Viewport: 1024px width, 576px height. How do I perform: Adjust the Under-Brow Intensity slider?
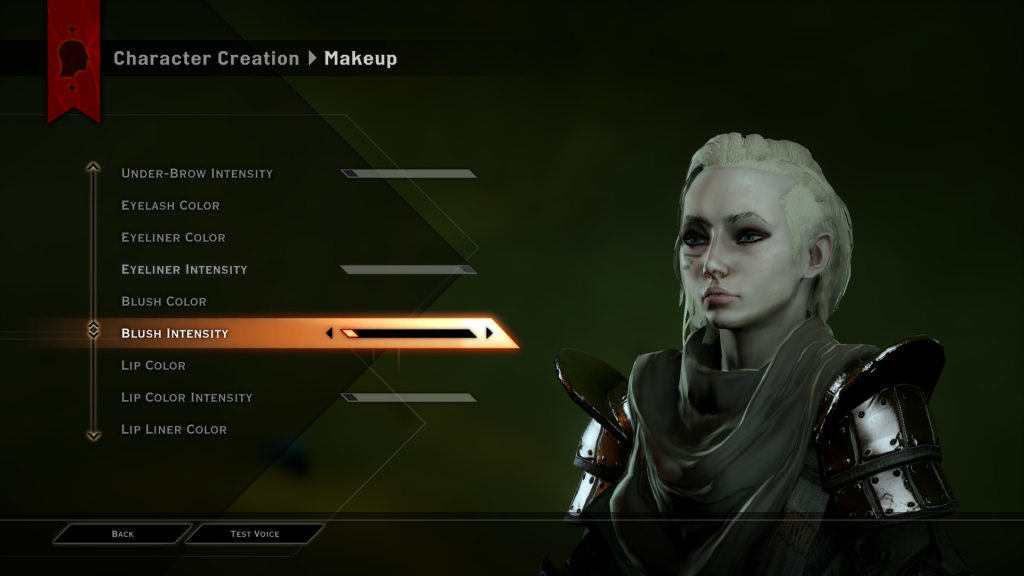click(x=408, y=173)
